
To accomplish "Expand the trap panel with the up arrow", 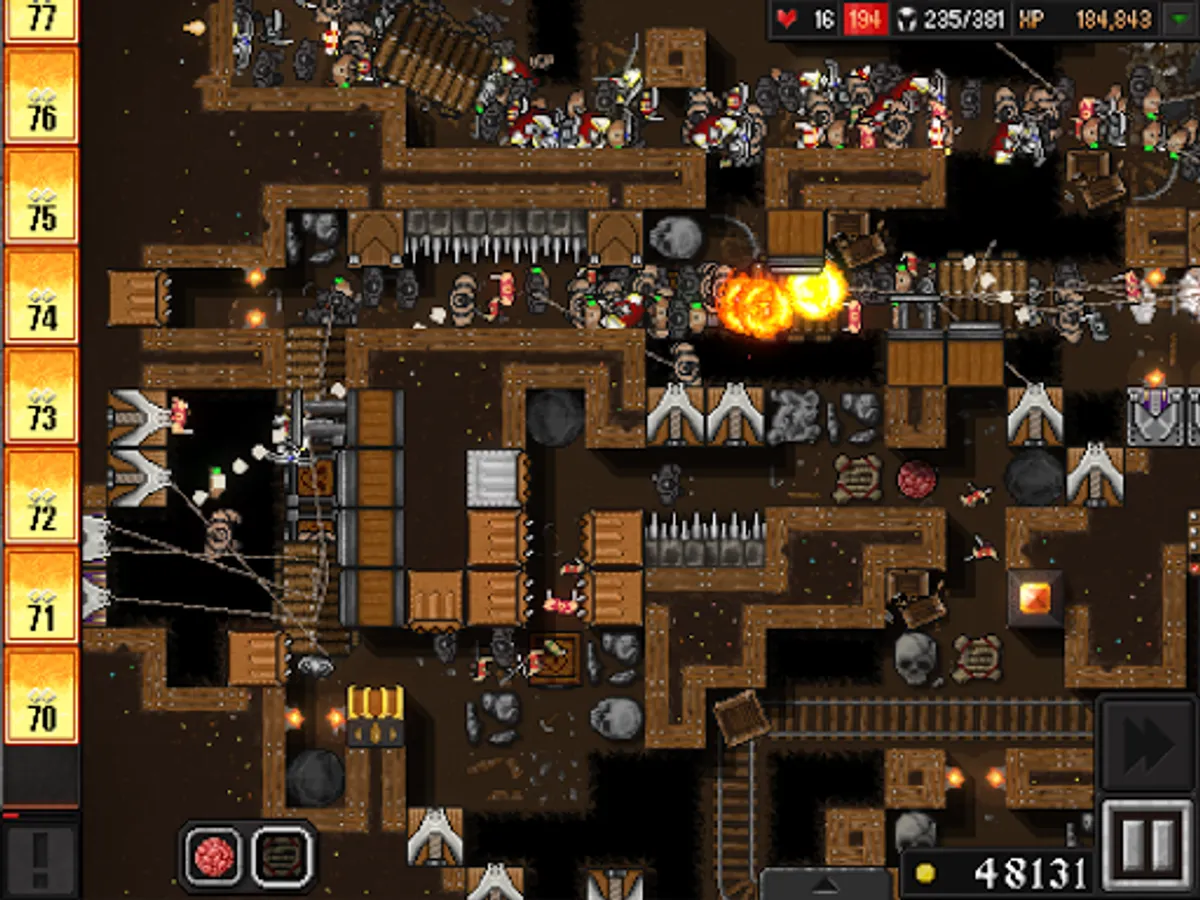I will (825, 884).
